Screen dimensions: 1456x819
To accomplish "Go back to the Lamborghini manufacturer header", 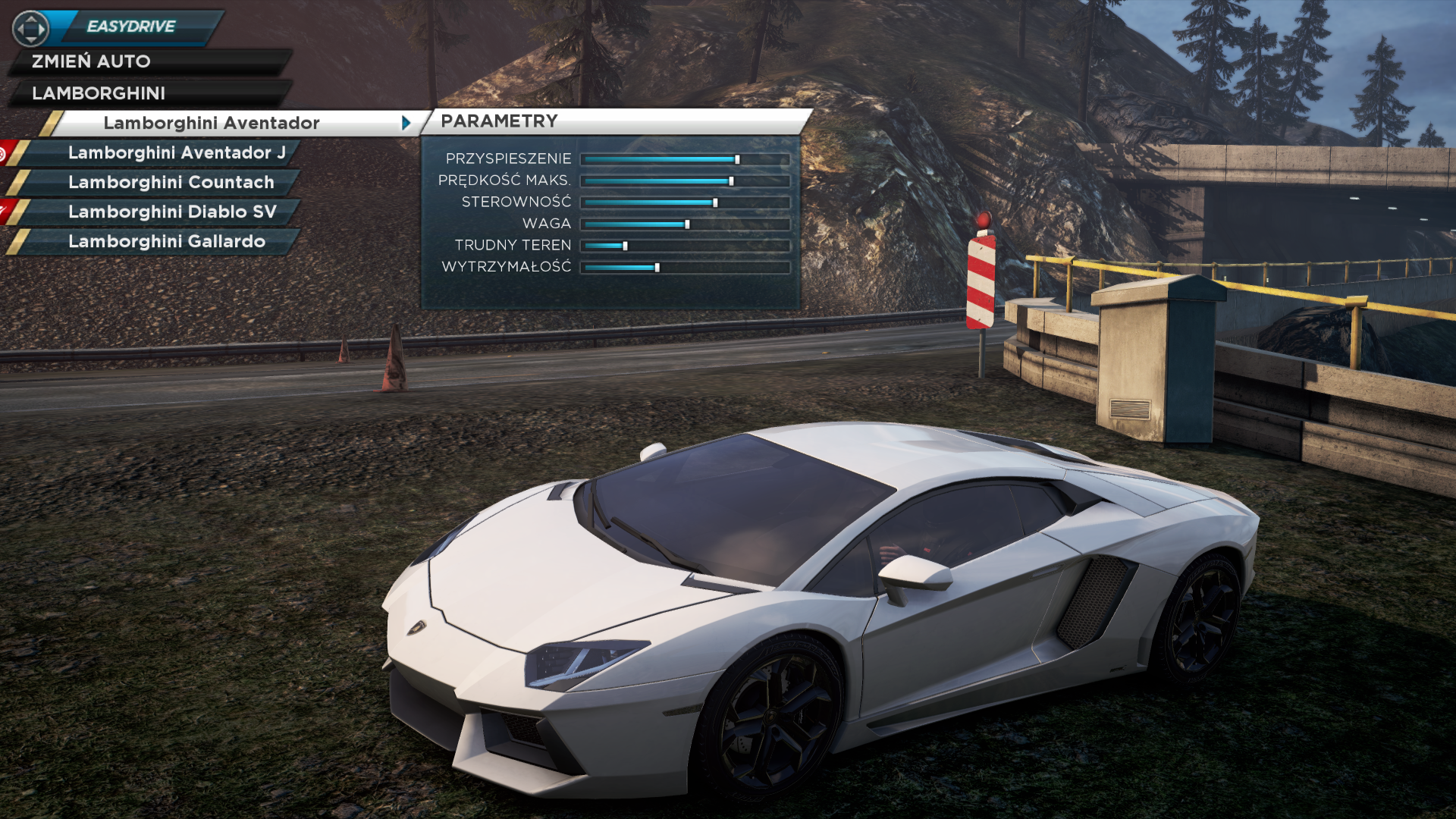I will coord(99,93).
